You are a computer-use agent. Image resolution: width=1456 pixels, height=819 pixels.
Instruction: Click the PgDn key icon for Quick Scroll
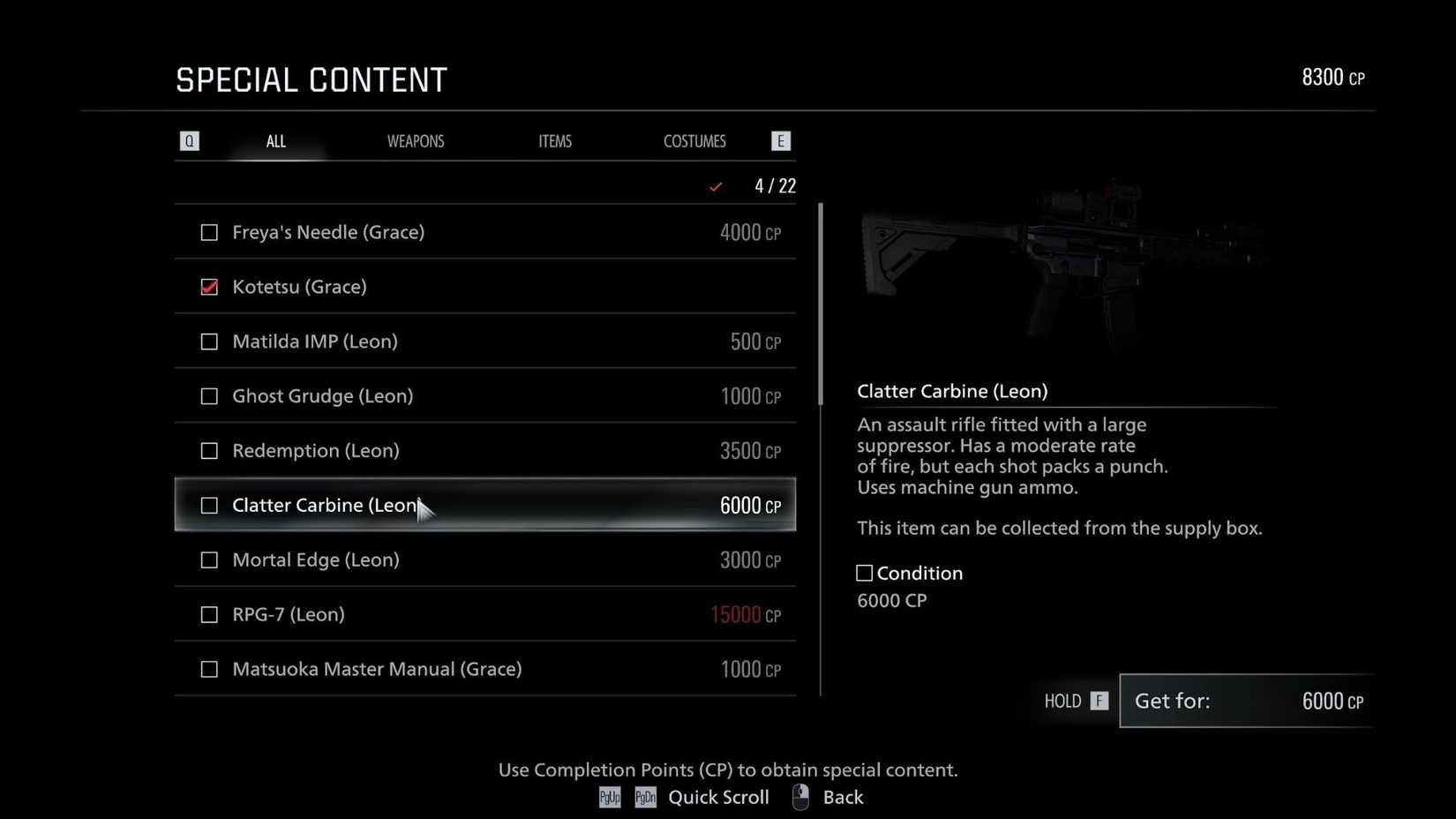click(645, 797)
